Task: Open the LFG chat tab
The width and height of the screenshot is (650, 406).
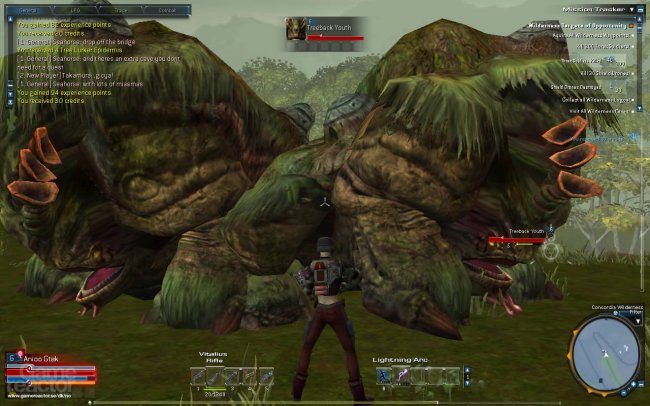Action: tap(75, 10)
